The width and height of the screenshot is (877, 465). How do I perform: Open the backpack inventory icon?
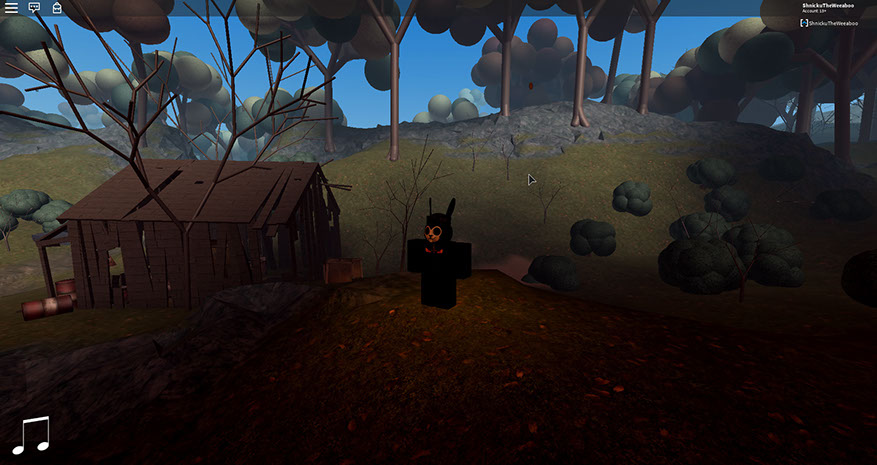[56, 7]
